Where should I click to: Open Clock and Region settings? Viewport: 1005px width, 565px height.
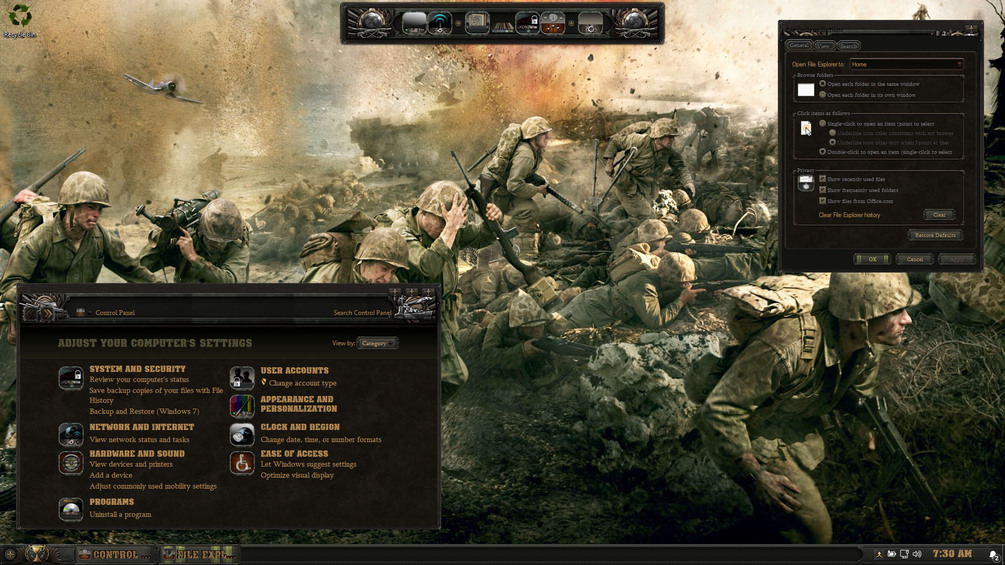pos(300,427)
